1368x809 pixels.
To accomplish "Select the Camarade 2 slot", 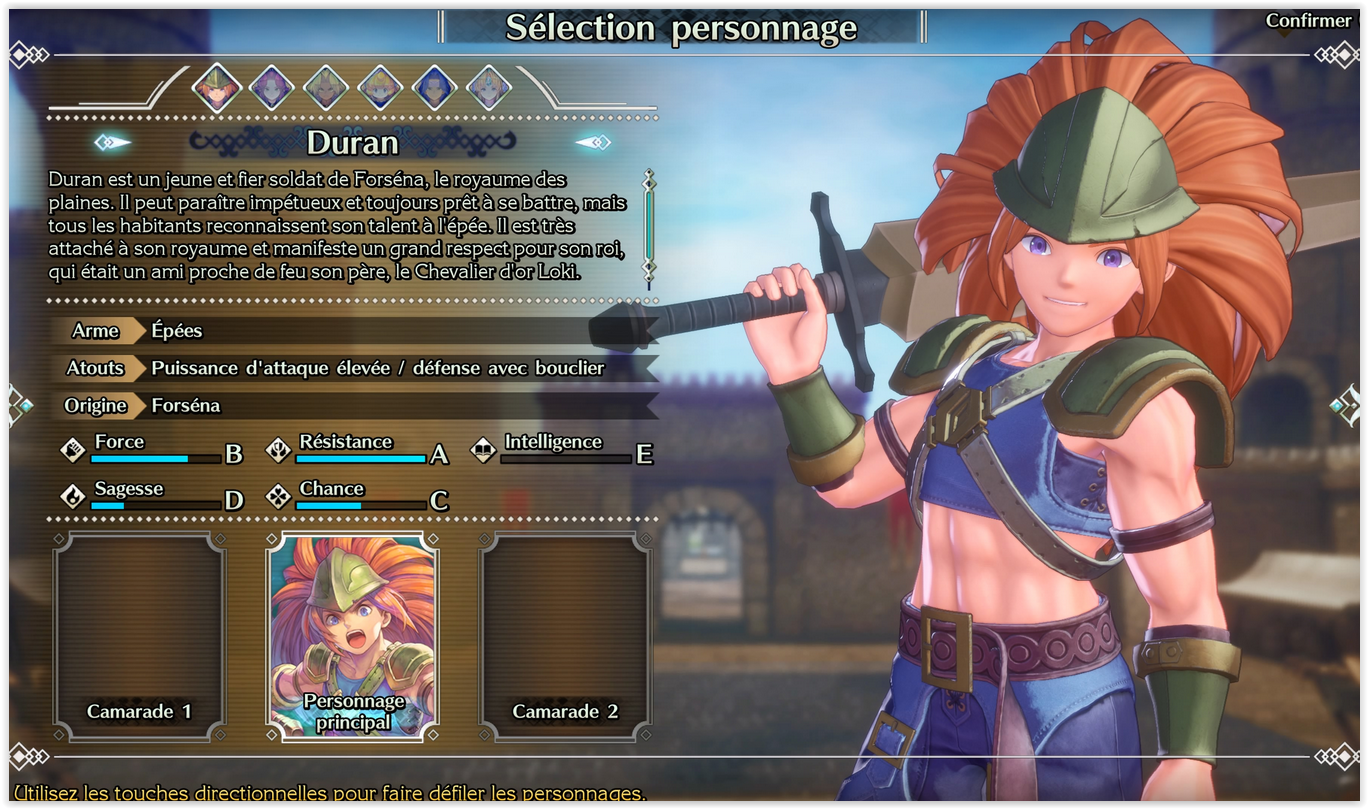I will [x=565, y=637].
